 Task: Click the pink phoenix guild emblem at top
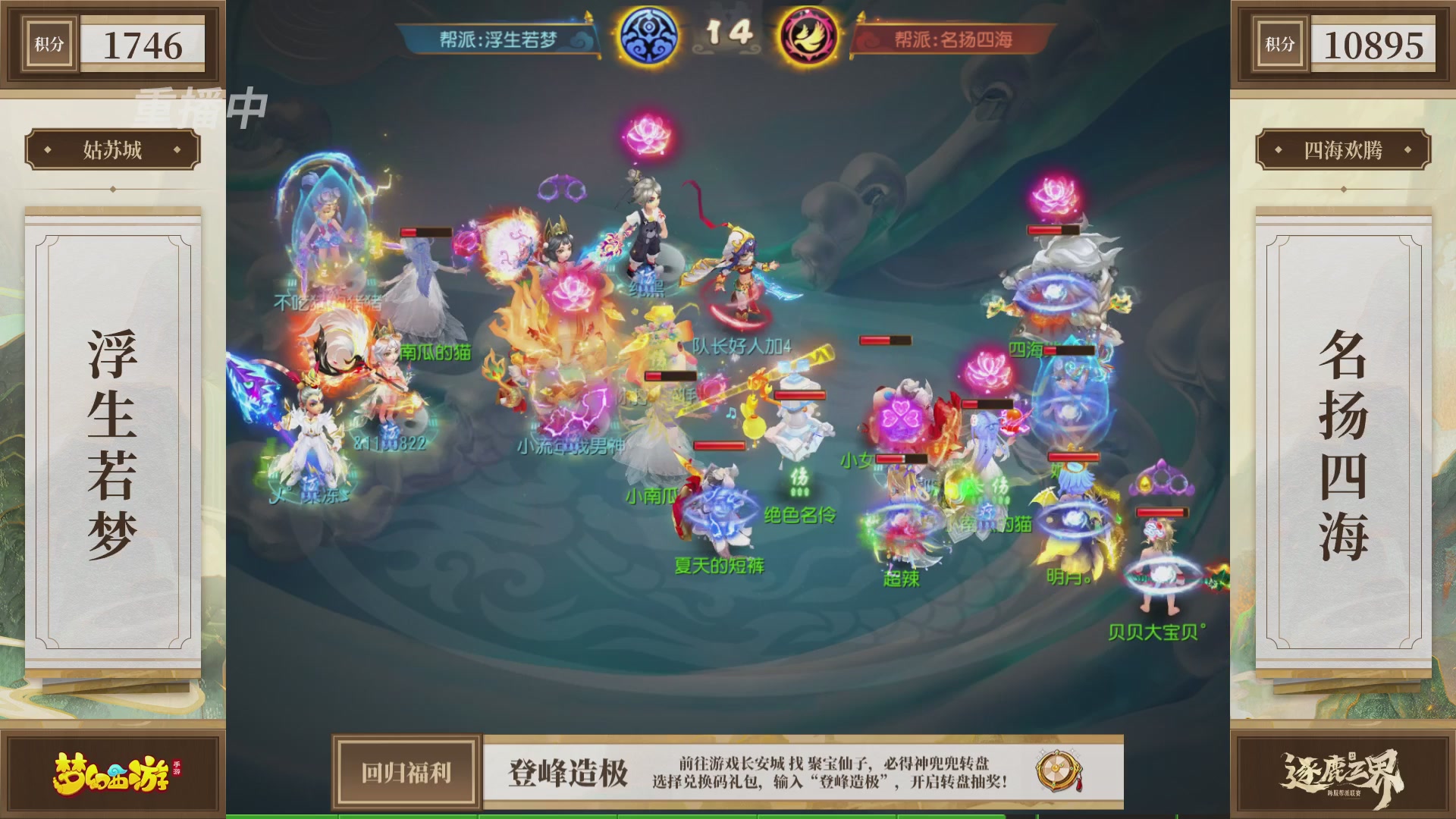[808, 36]
